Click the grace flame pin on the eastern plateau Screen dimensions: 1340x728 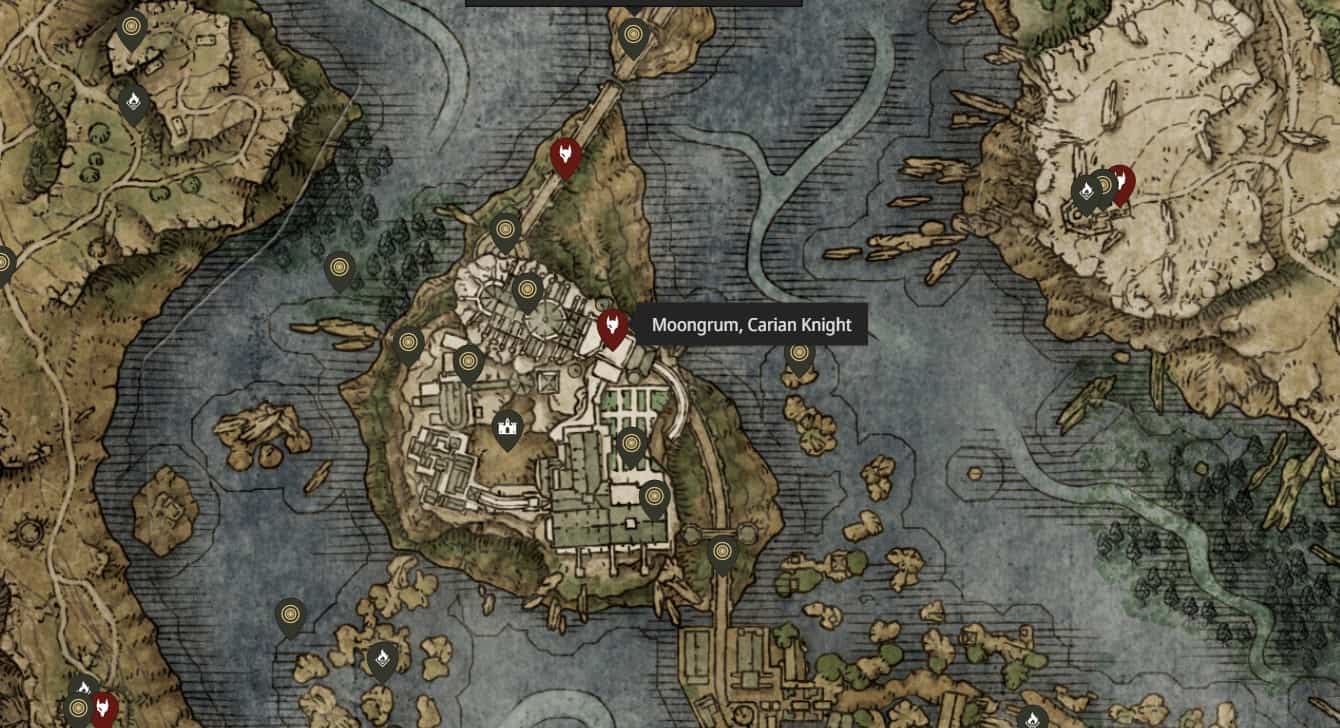pos(1087,186)
